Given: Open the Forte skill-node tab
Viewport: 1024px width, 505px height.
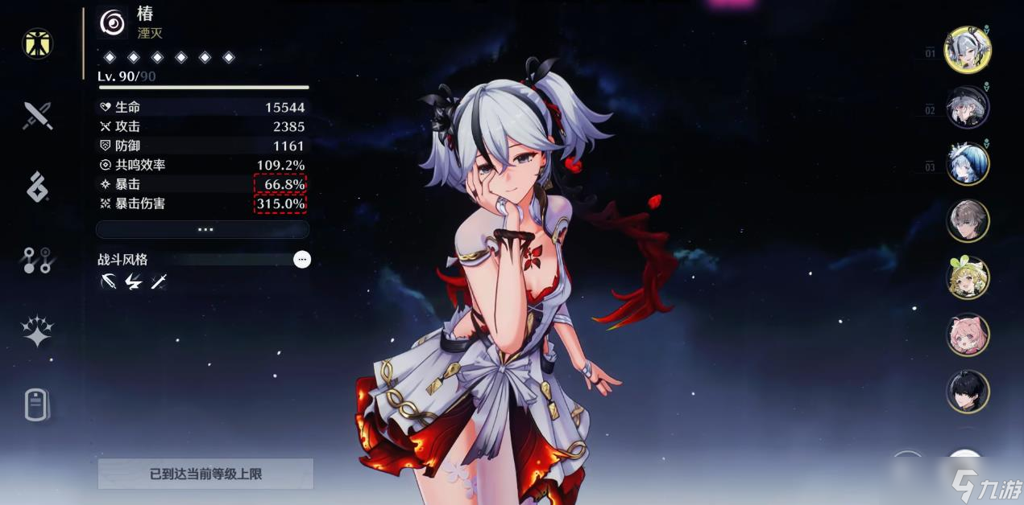Looking at the screenshot, I should pos(38,260).
